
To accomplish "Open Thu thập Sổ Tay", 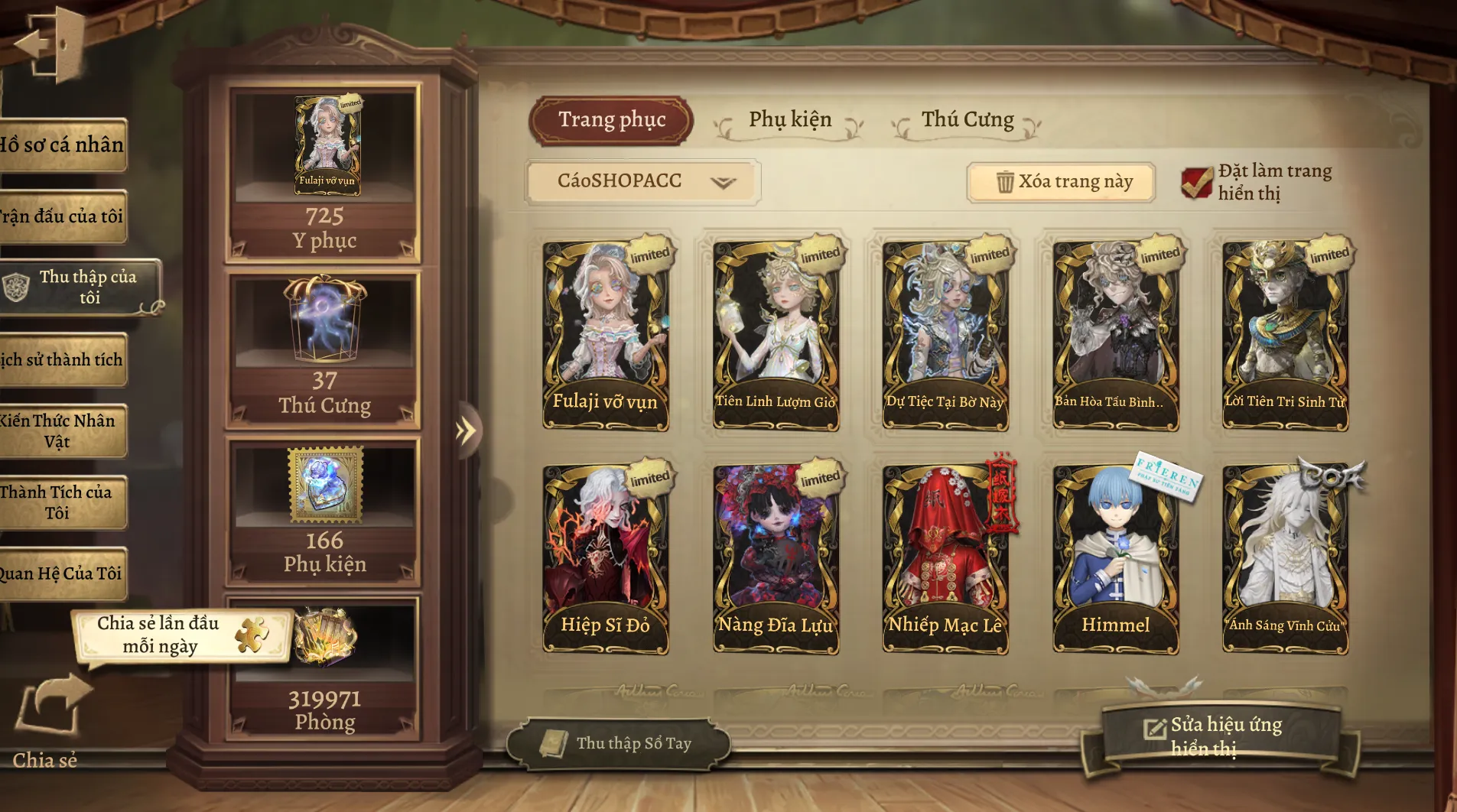I will point(618,743).
